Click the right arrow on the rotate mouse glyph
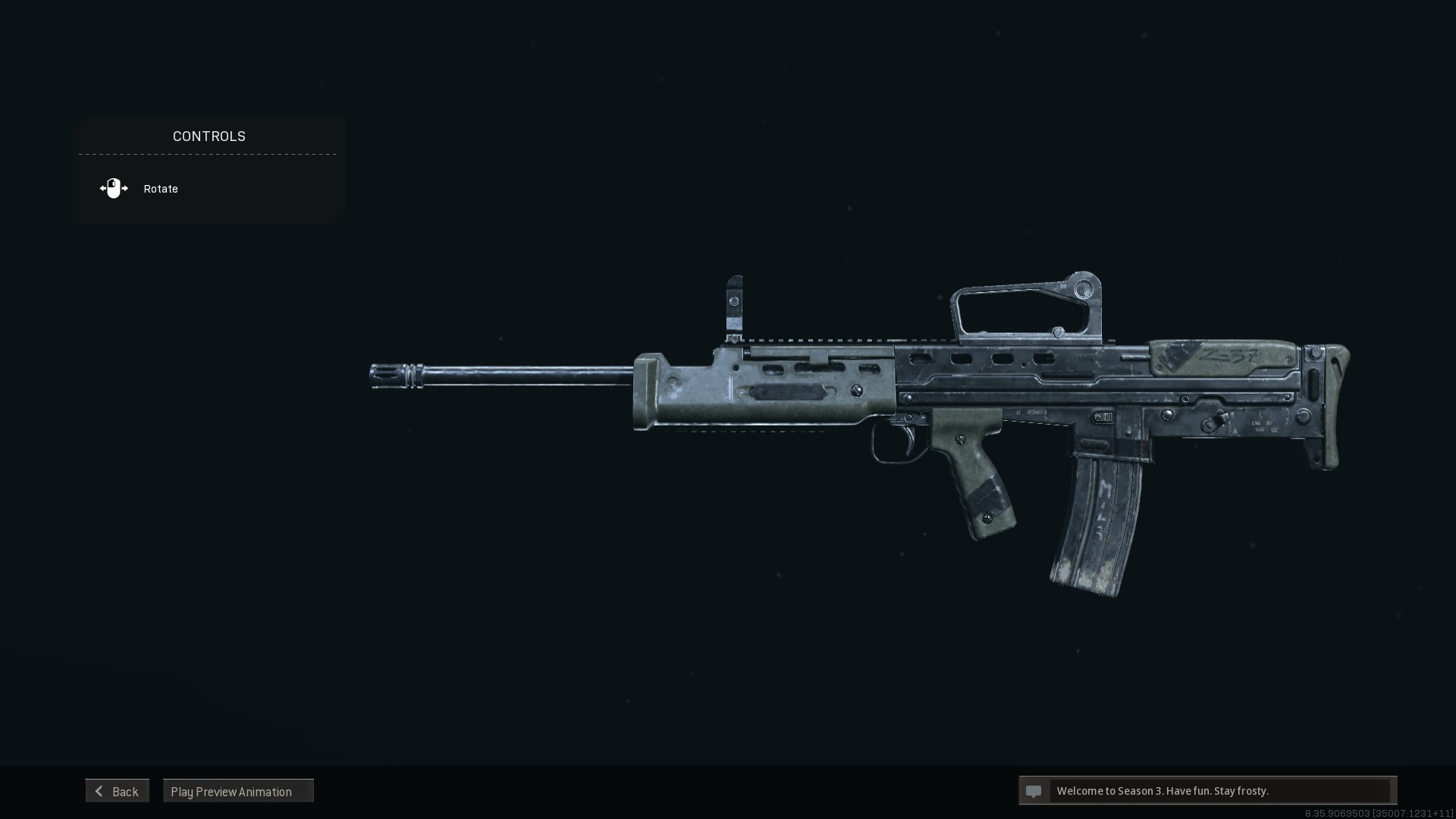The image size is (1456, 819). pos(124,188)
